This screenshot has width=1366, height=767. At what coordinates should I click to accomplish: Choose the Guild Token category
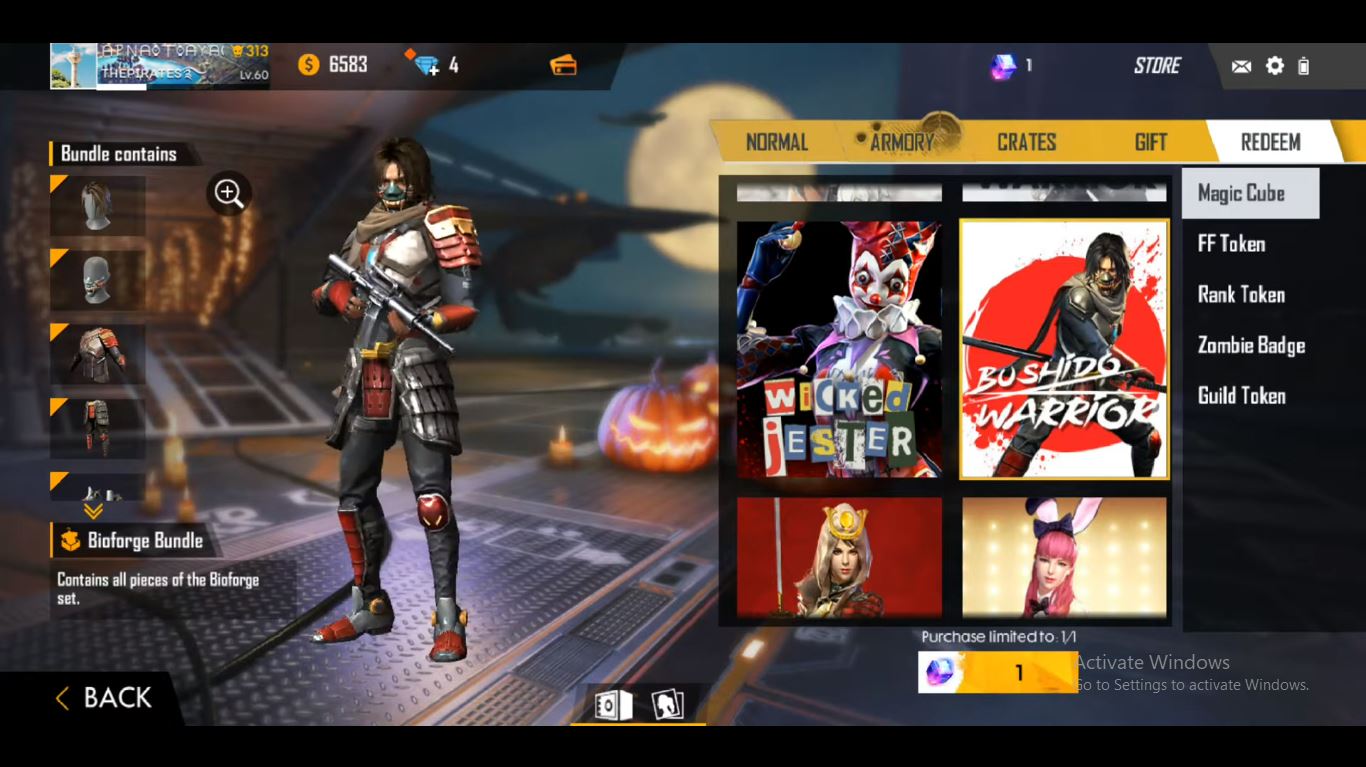click(1241, 396)
